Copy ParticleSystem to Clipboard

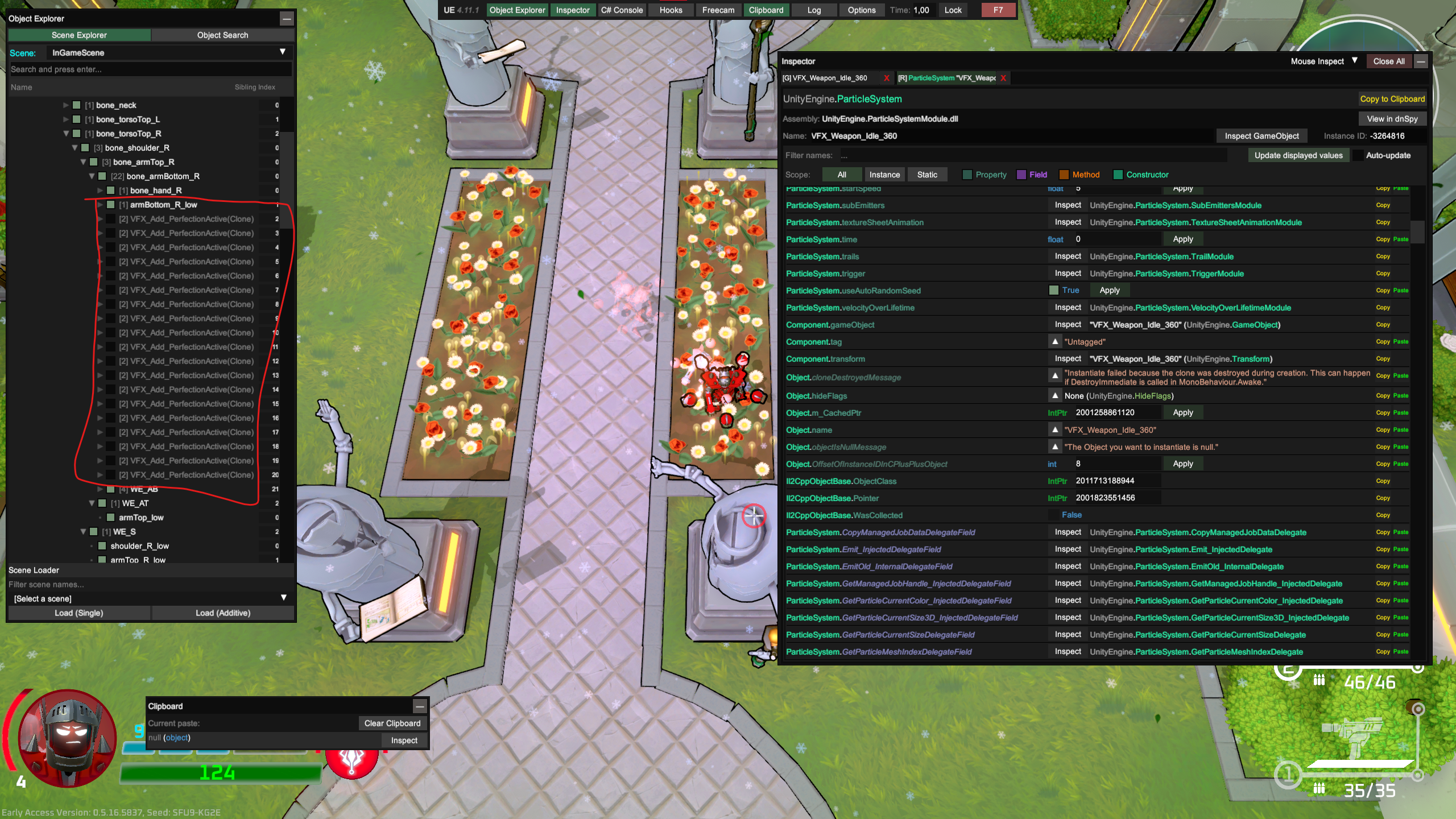tap(1392, 99)
